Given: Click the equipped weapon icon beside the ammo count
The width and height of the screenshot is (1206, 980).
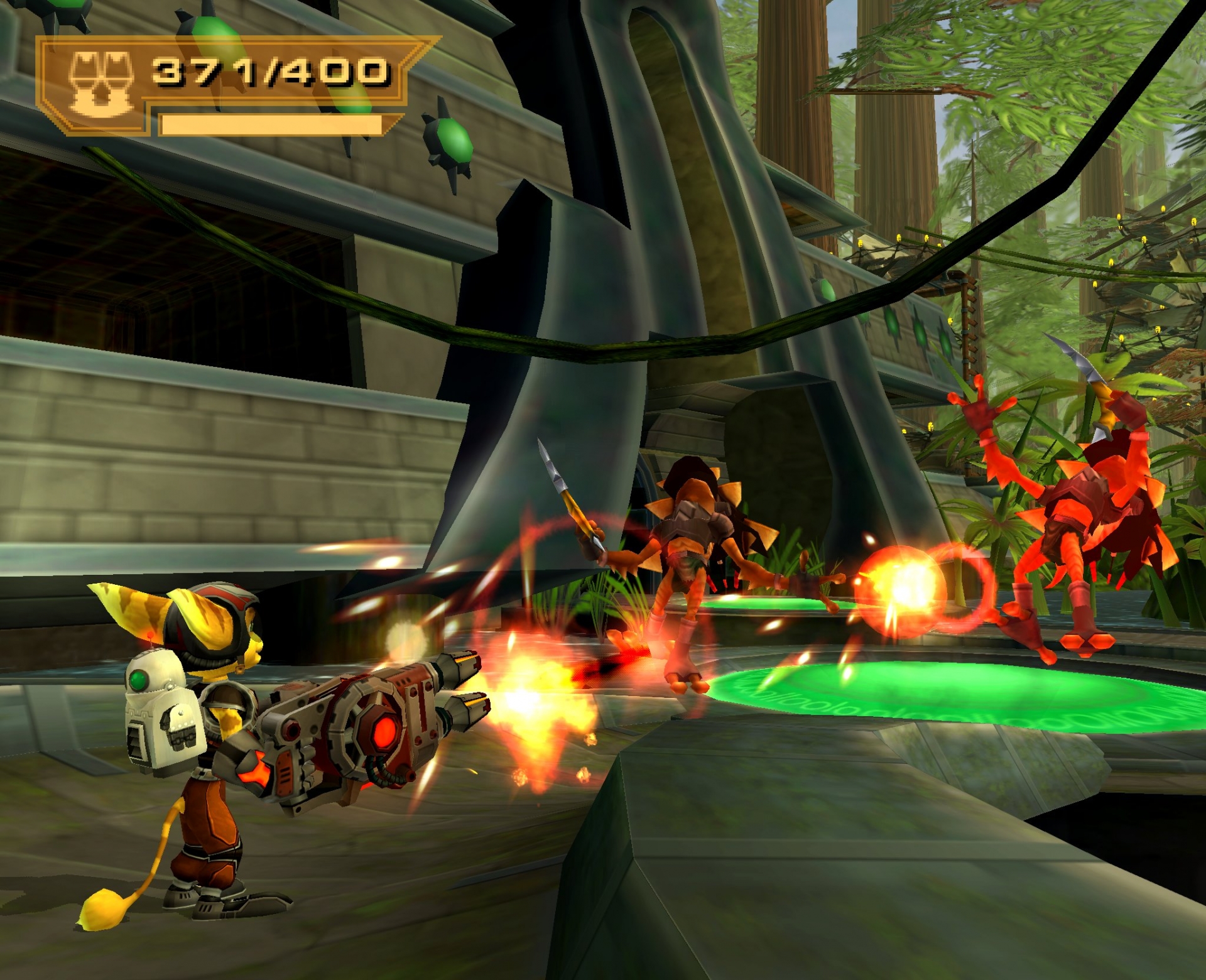Looking at the screenshot, I should click(x=101, y=84).
